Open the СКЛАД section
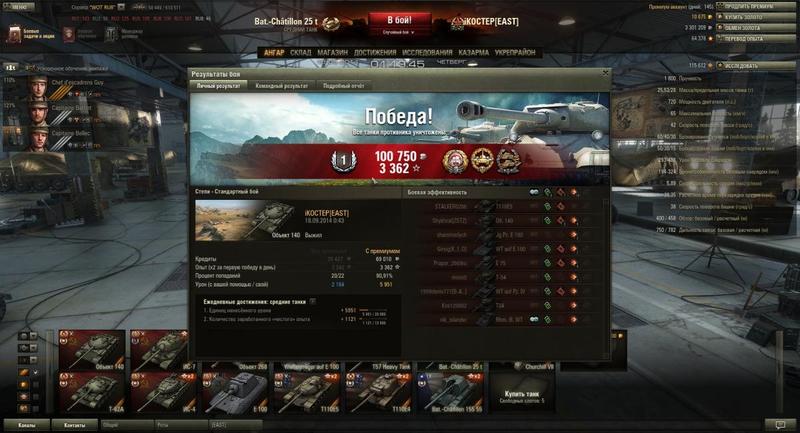 [x=303, y=52]
